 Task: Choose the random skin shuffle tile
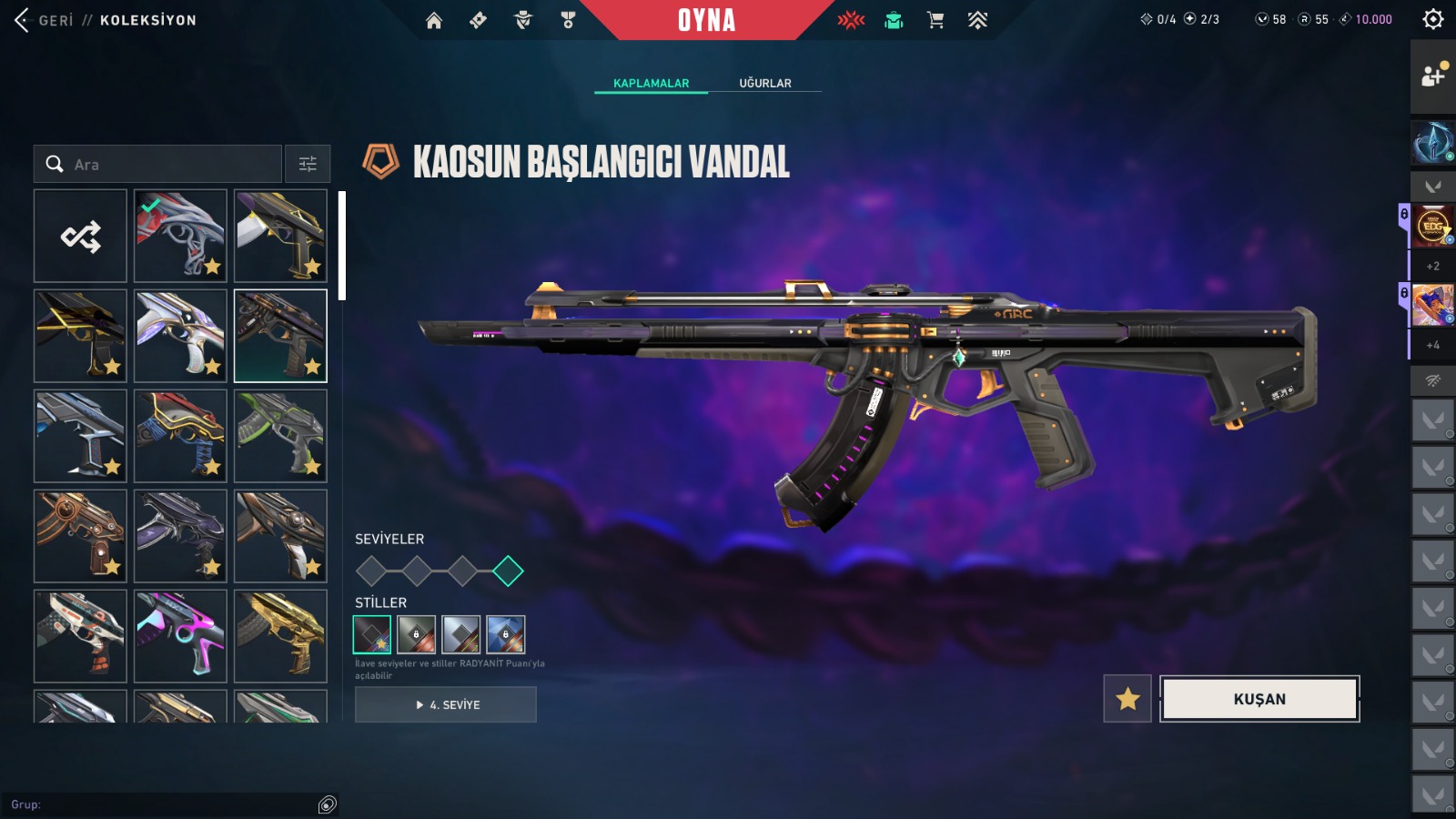tap(80, 237)
